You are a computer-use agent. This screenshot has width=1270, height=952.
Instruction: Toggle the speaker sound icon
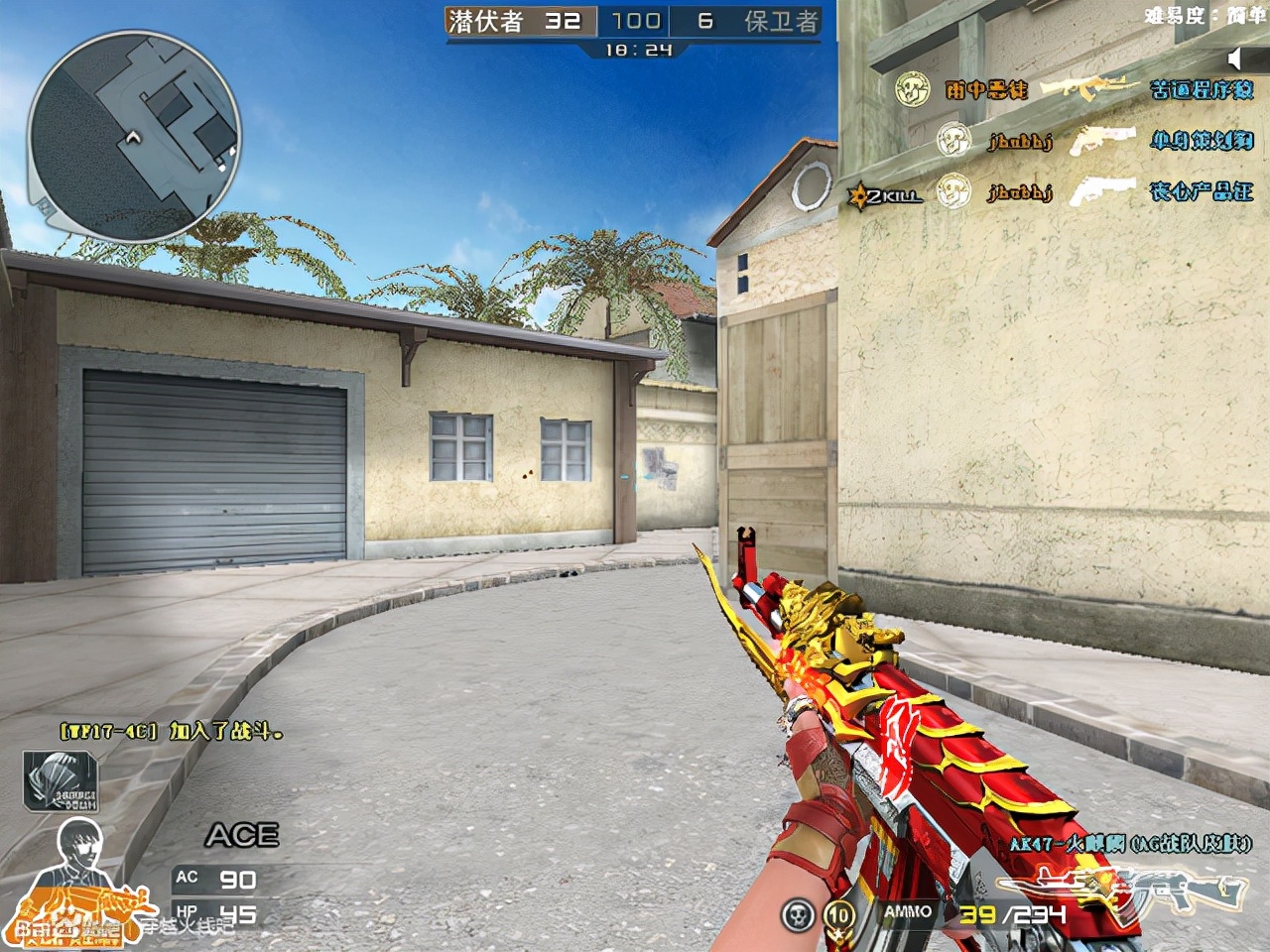(x=1236, y=57)
